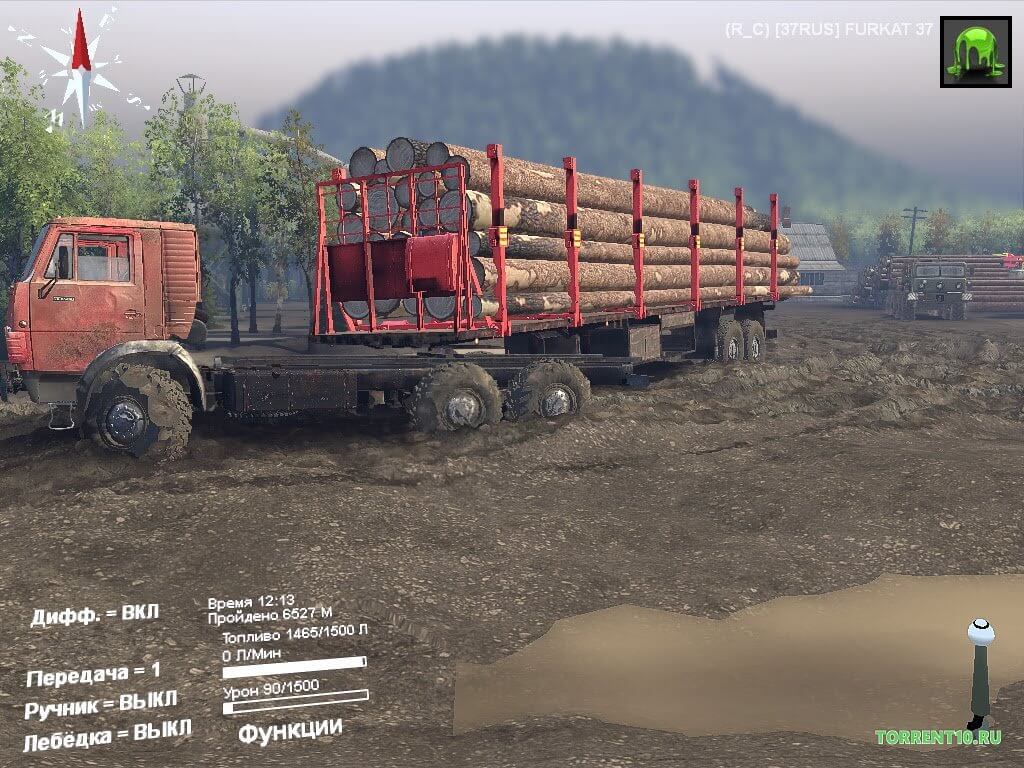Open the Функции menu
The image size is (1024, 768).
point(290,731)
